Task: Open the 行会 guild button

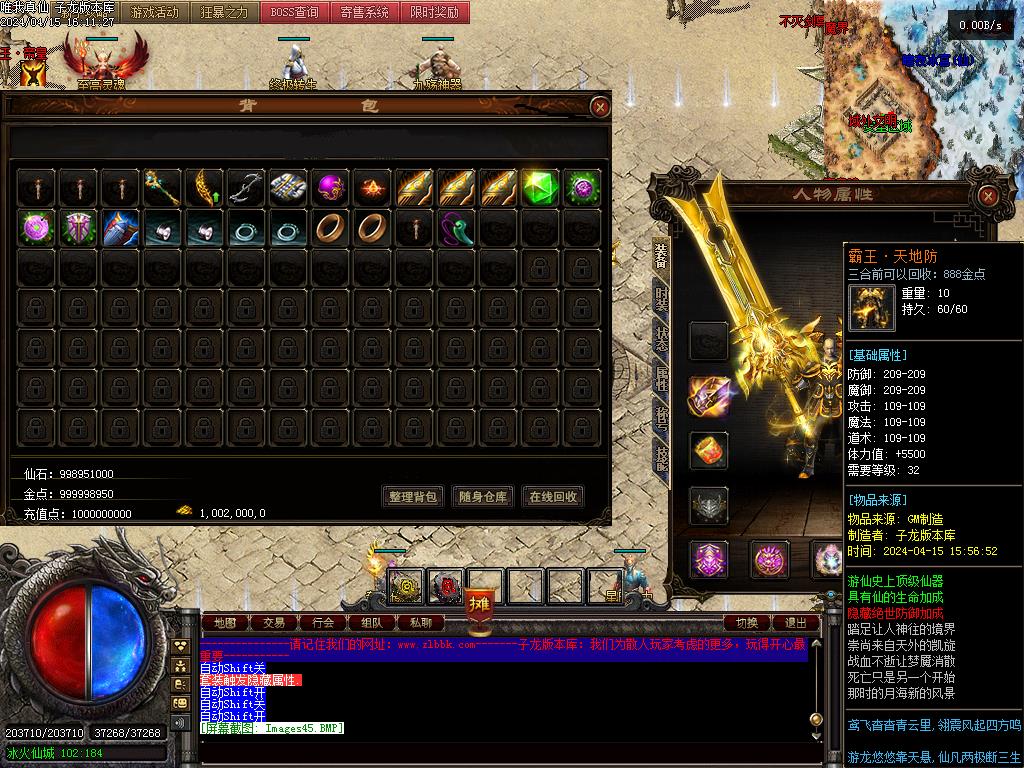Action: (322, 623)
